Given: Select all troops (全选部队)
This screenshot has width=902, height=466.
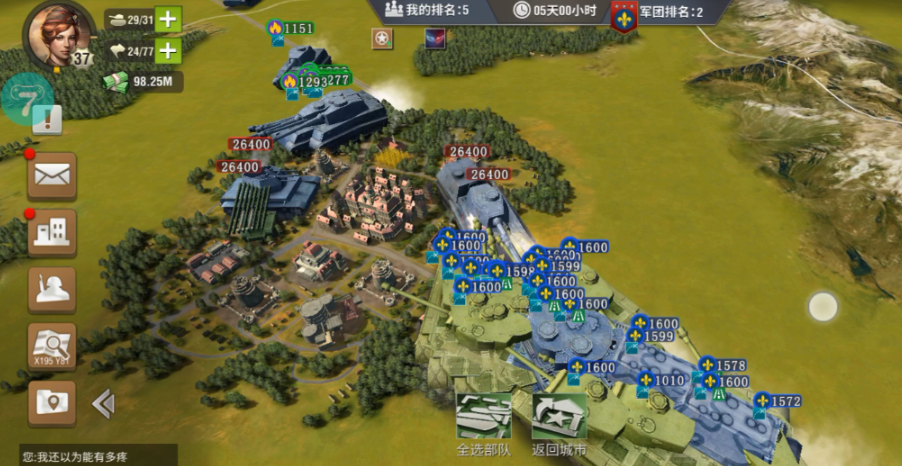Looking at the screenshot, I should tap(484, 423).
